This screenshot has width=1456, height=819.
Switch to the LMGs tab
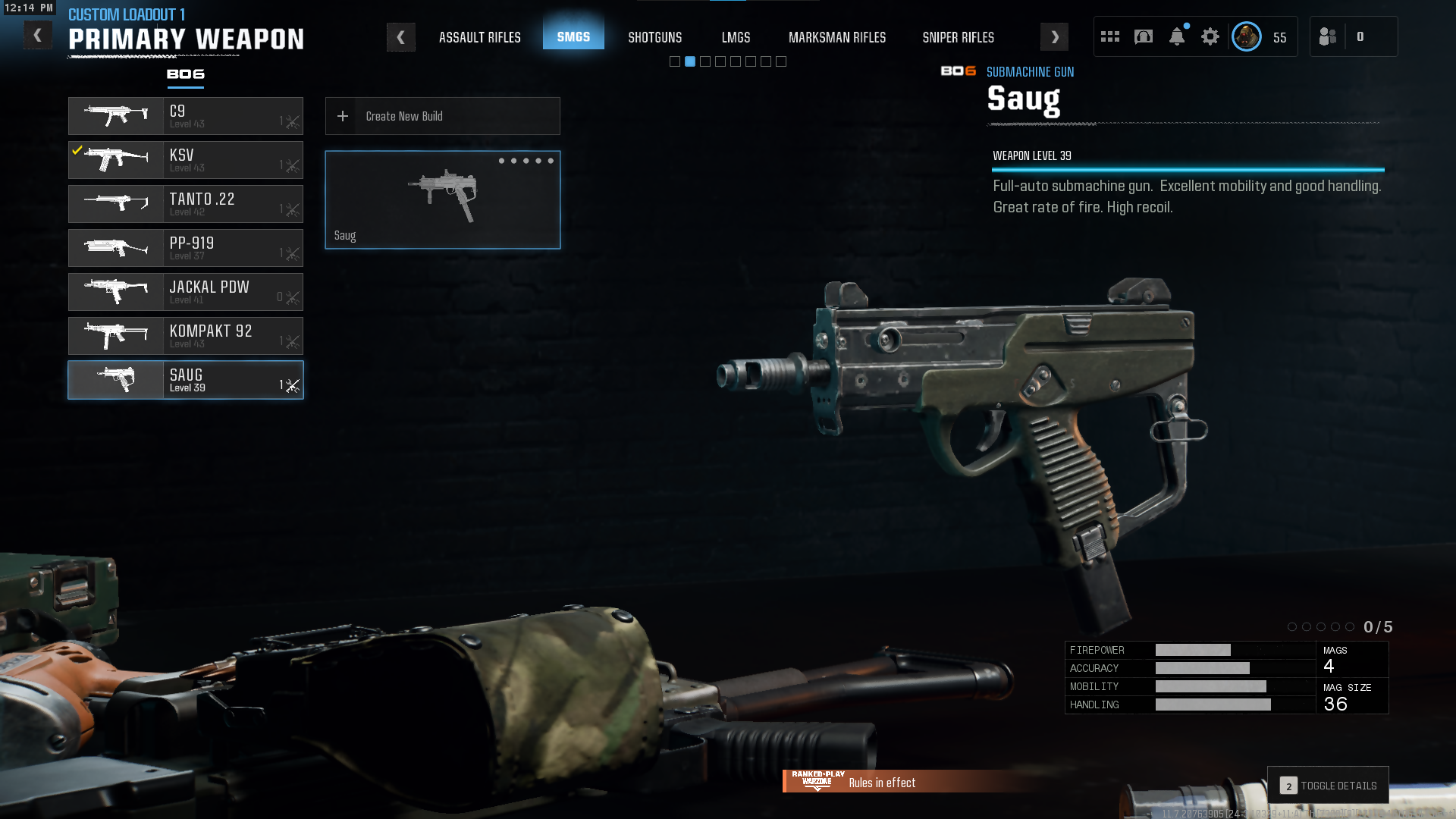pyautogui.click(x=736, y=37)
